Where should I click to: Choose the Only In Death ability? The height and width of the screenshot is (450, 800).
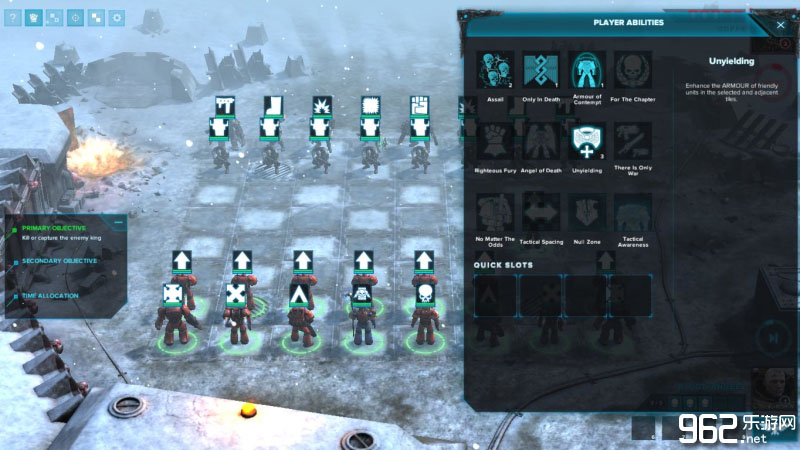[x=541, y=71]
